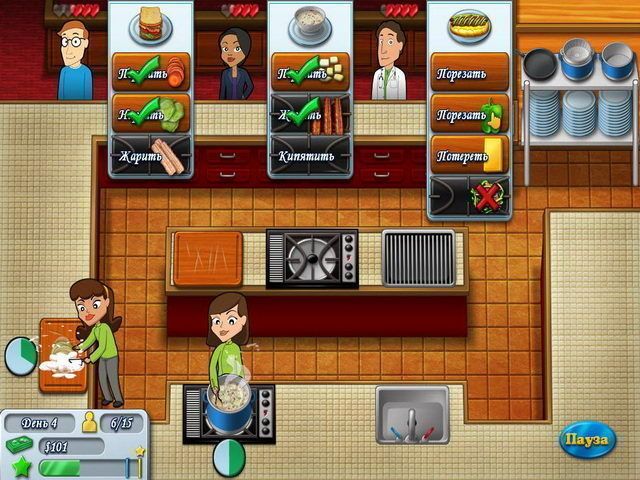Open the sandwich order dish icon
The width and height of the screenshot is (640, 480).
point(151,24)
